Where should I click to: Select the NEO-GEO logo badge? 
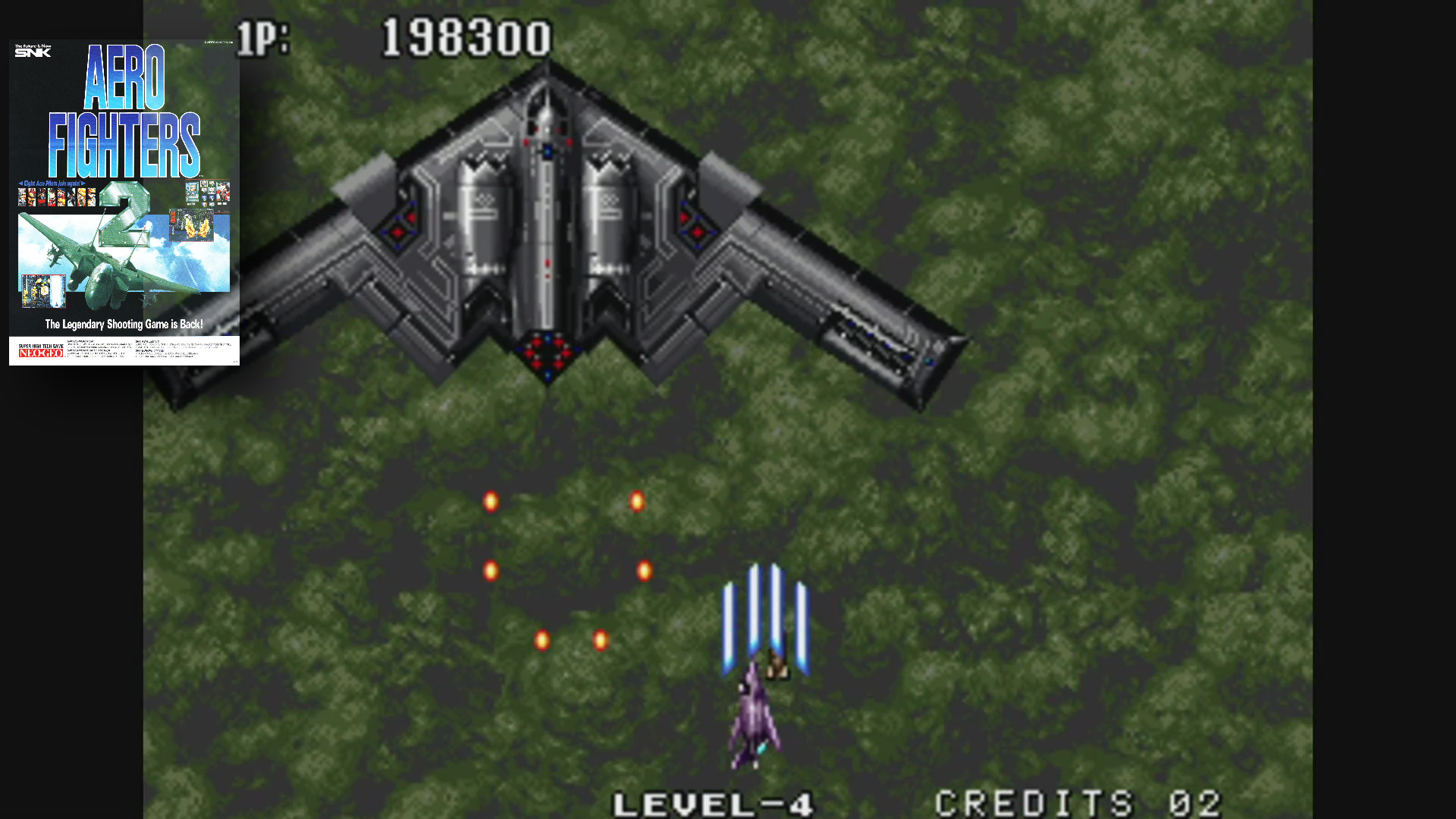(x=40, y=355)
